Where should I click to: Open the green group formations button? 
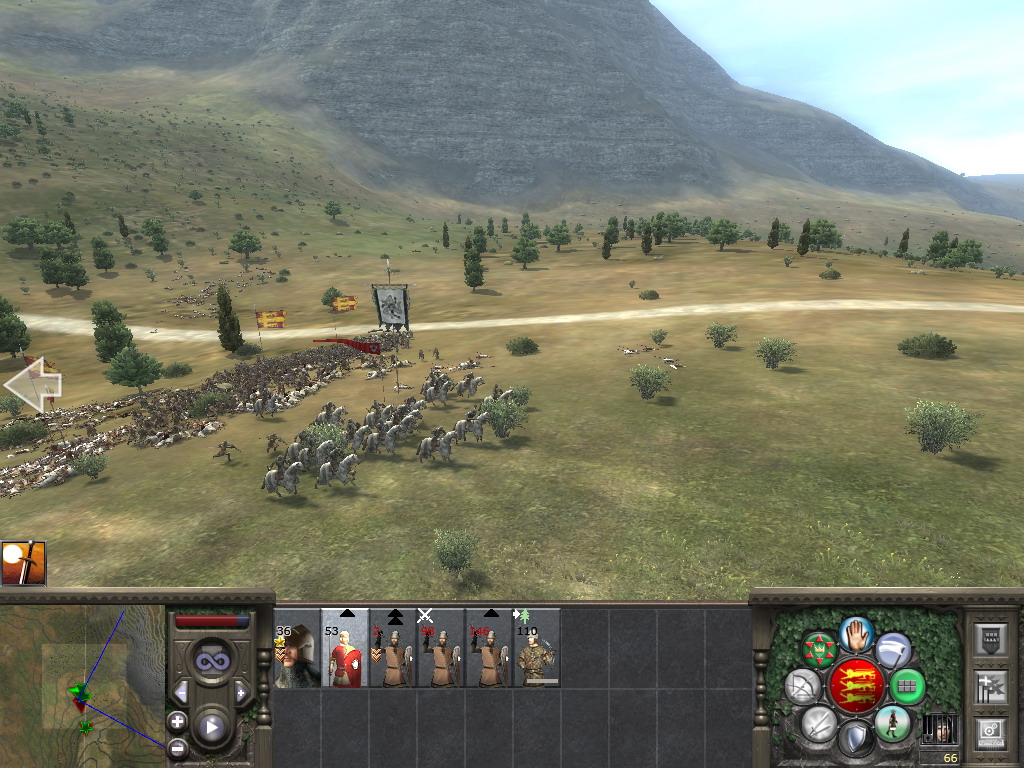tap(907, 686)
